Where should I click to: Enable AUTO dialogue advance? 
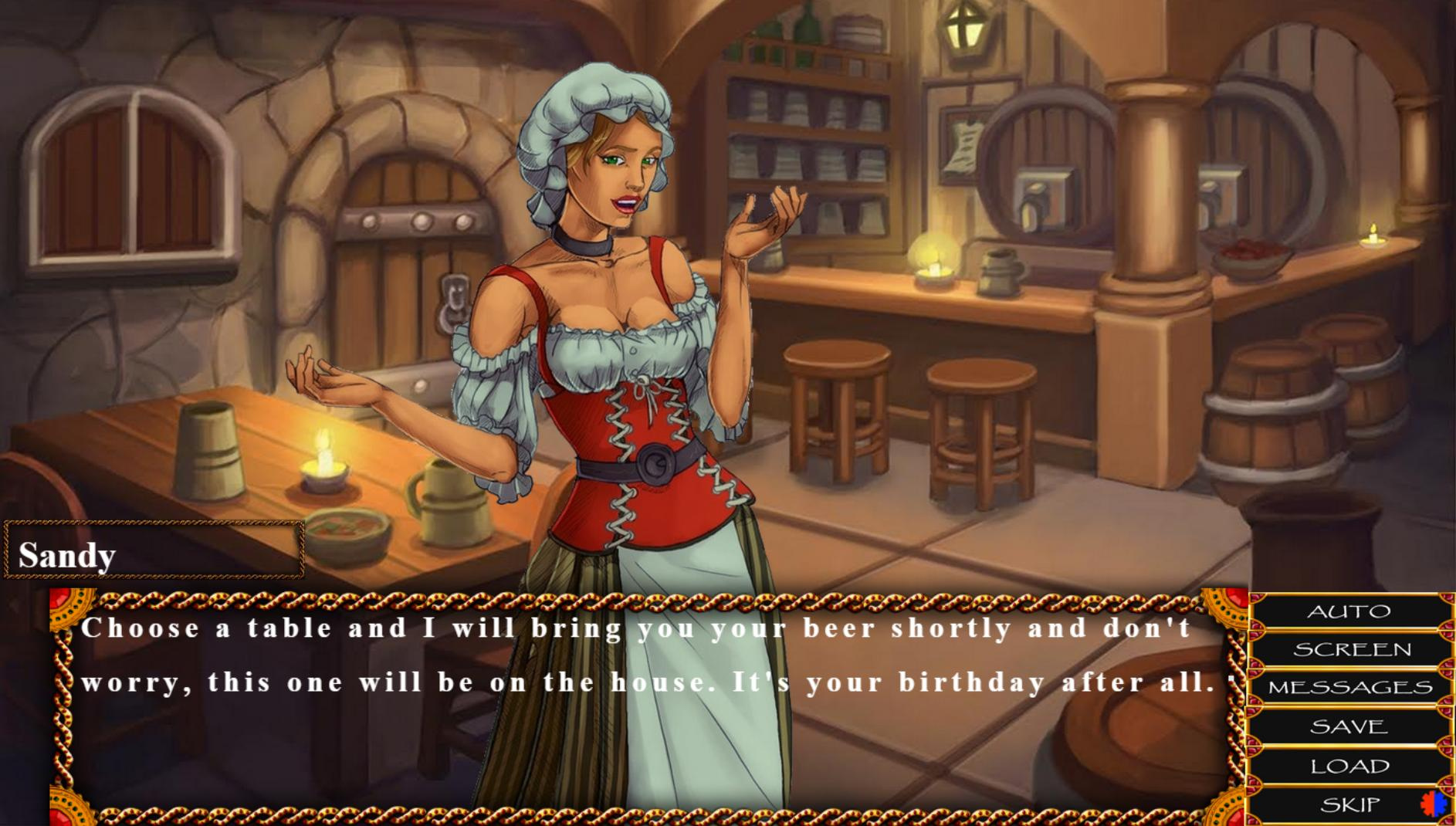pyautogui.click(x=1349, y=612)
